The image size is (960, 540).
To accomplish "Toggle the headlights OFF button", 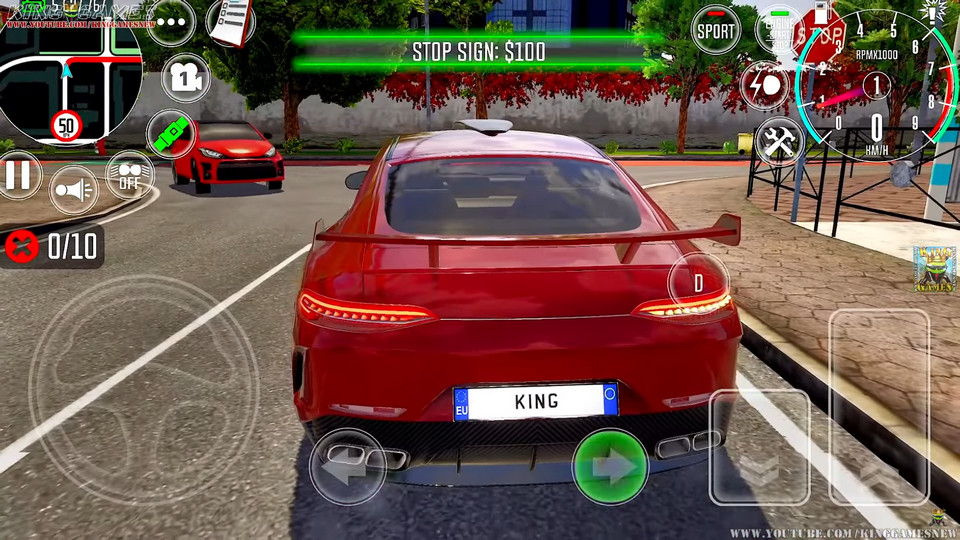I will pos(130,175).
